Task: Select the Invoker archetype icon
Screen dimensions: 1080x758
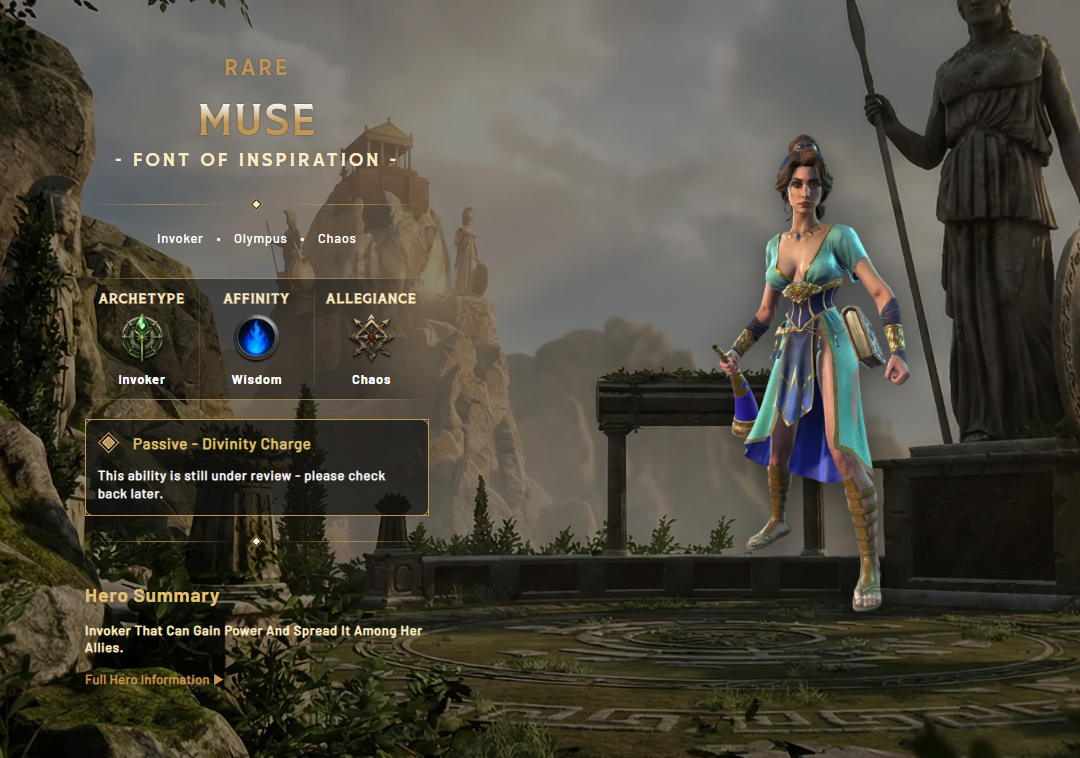Action: [x=142, y=338]
